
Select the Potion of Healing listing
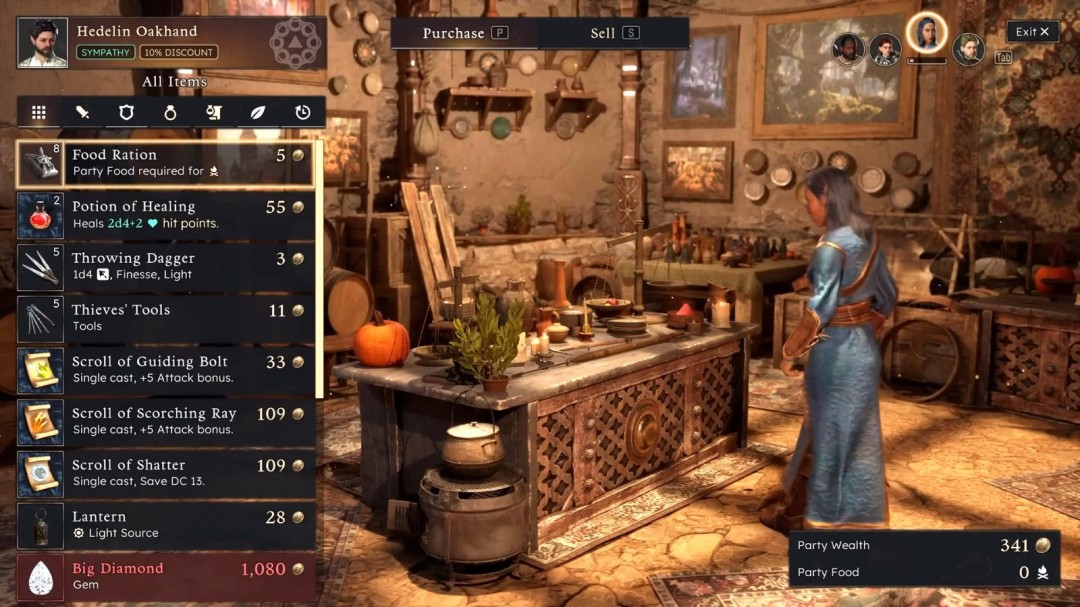tap(166, 214)
